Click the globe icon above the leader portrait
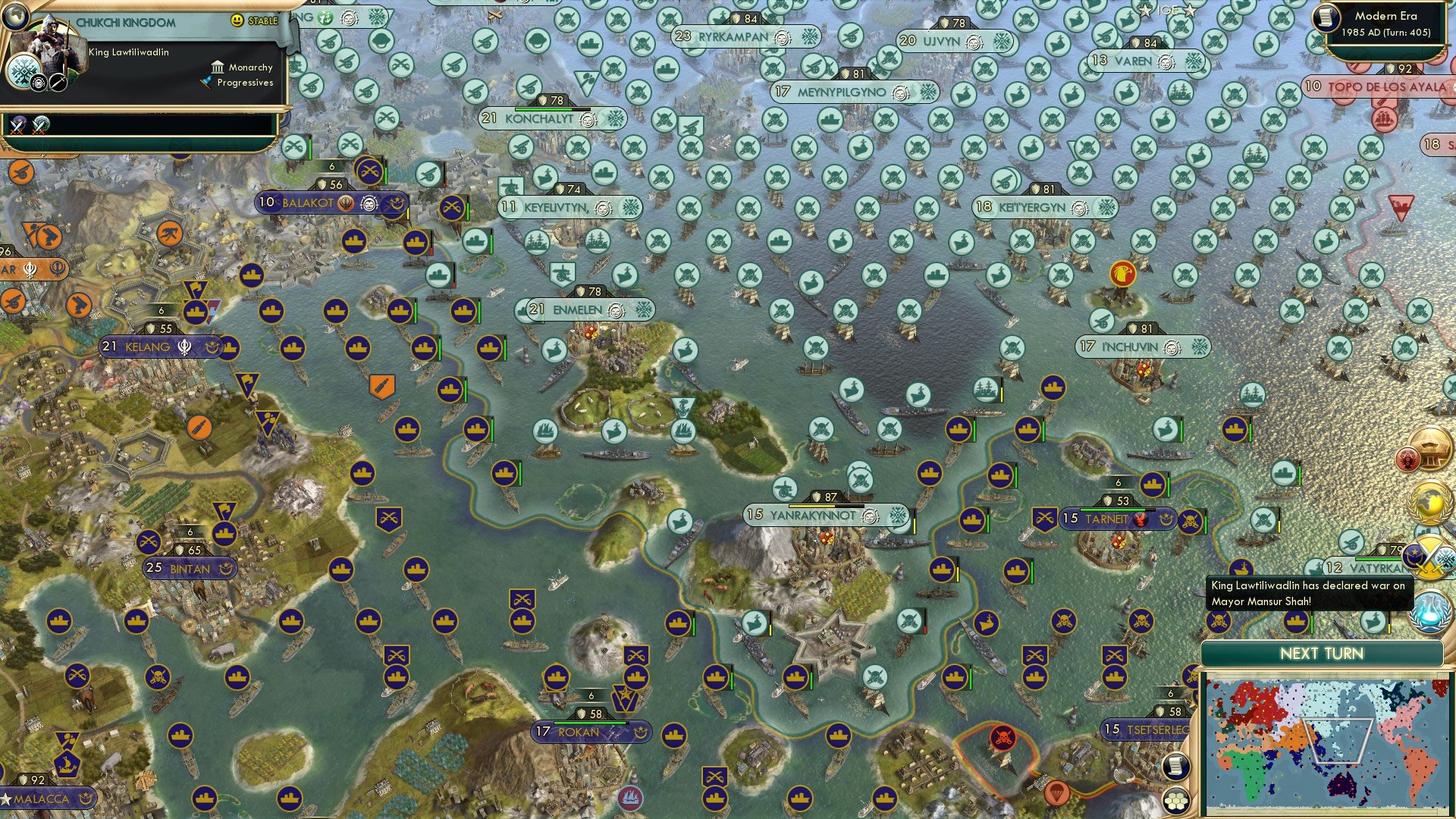This screenshot has width=1456, height=819. (x=16, y=16)
